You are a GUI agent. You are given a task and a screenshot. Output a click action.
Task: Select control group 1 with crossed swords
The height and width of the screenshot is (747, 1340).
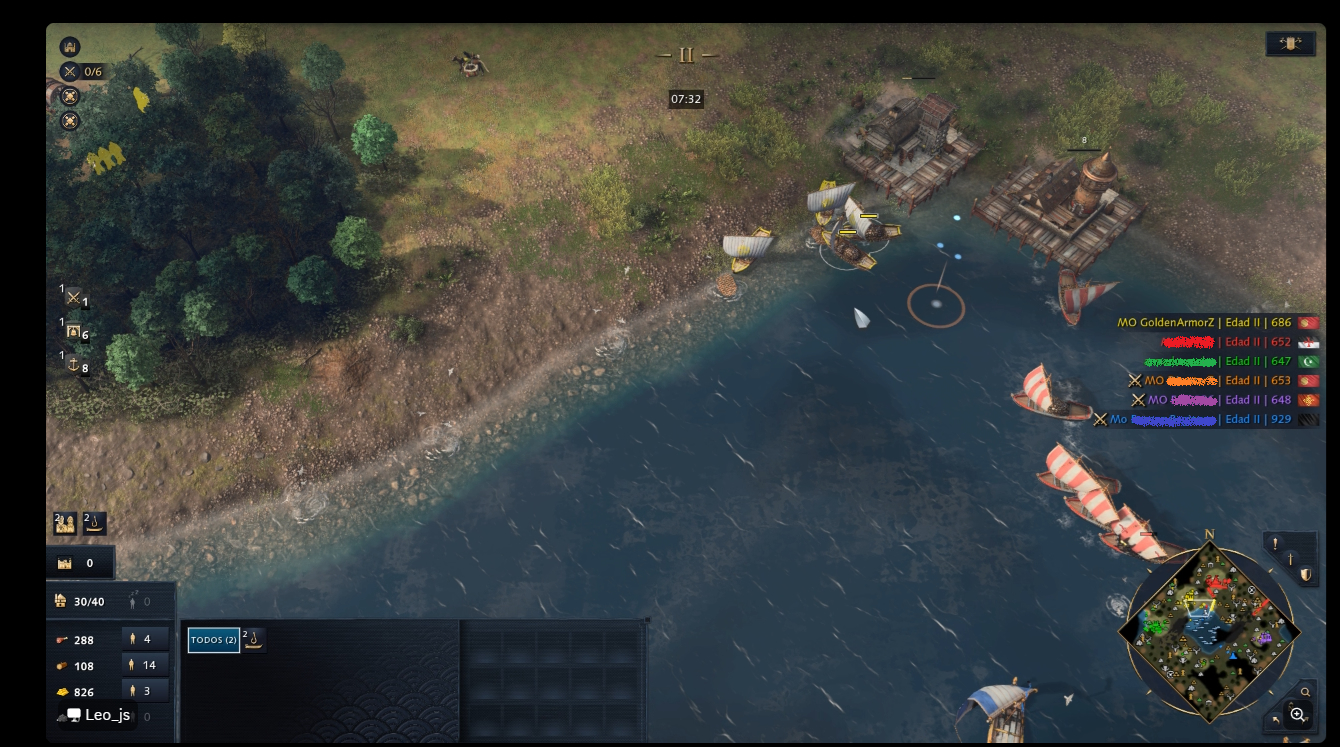click(74, 298)
